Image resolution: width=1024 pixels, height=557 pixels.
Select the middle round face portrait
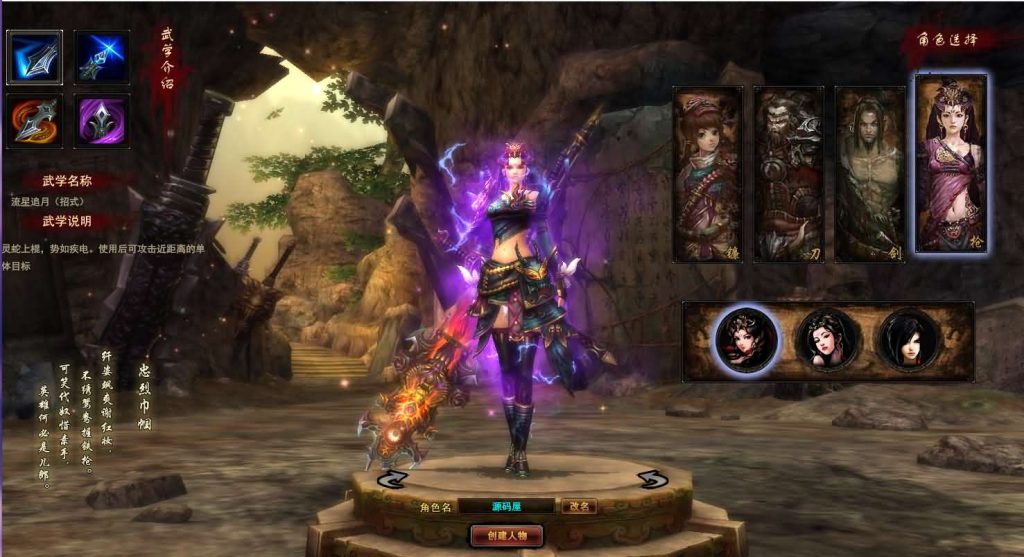pyautogui.click(x=827, y=340)
